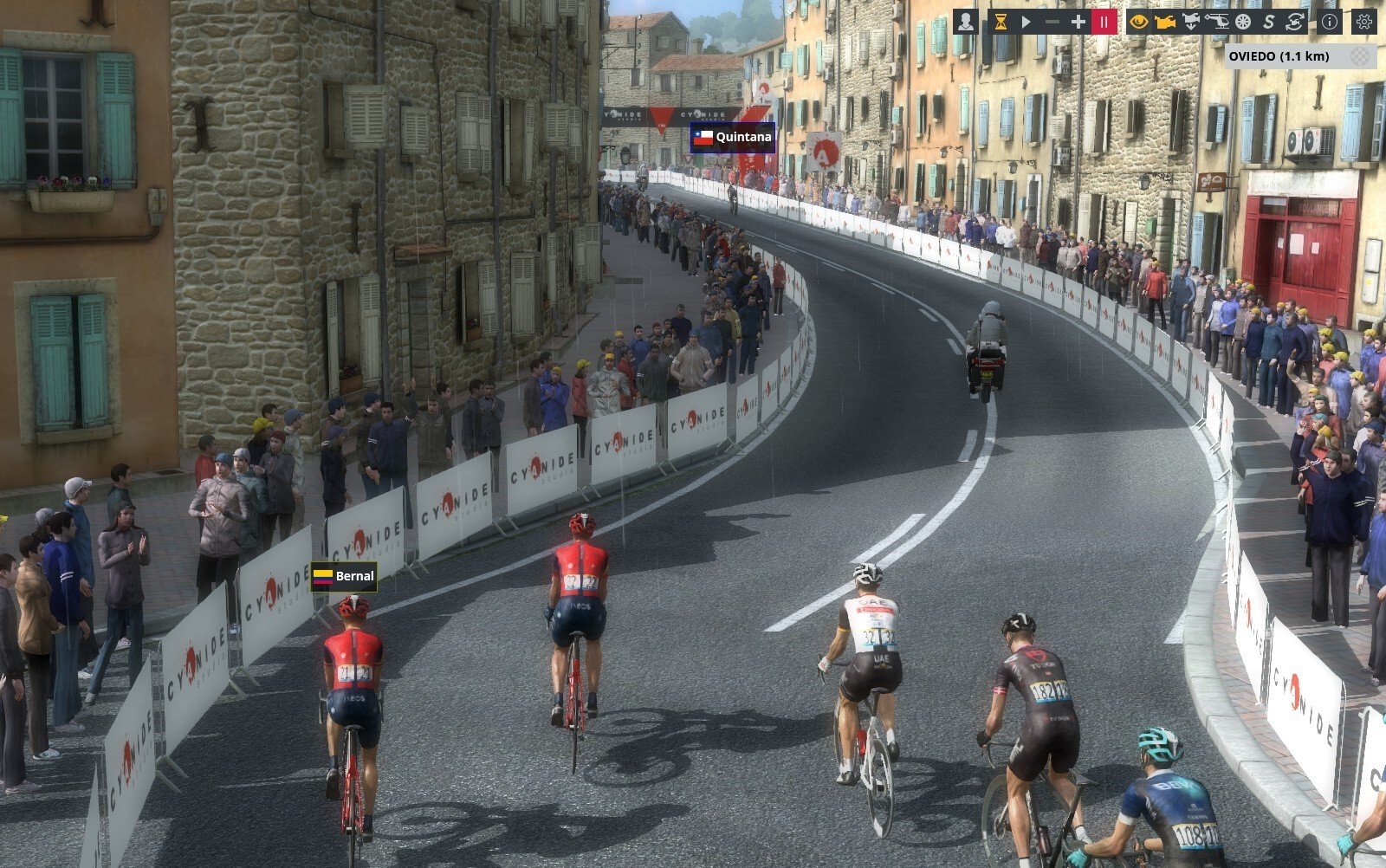The height and width of the screenshot is (868, 1386).
Task: Select the yellow TV camera view
Action: pyautogui.click(x=1165, y=22)
